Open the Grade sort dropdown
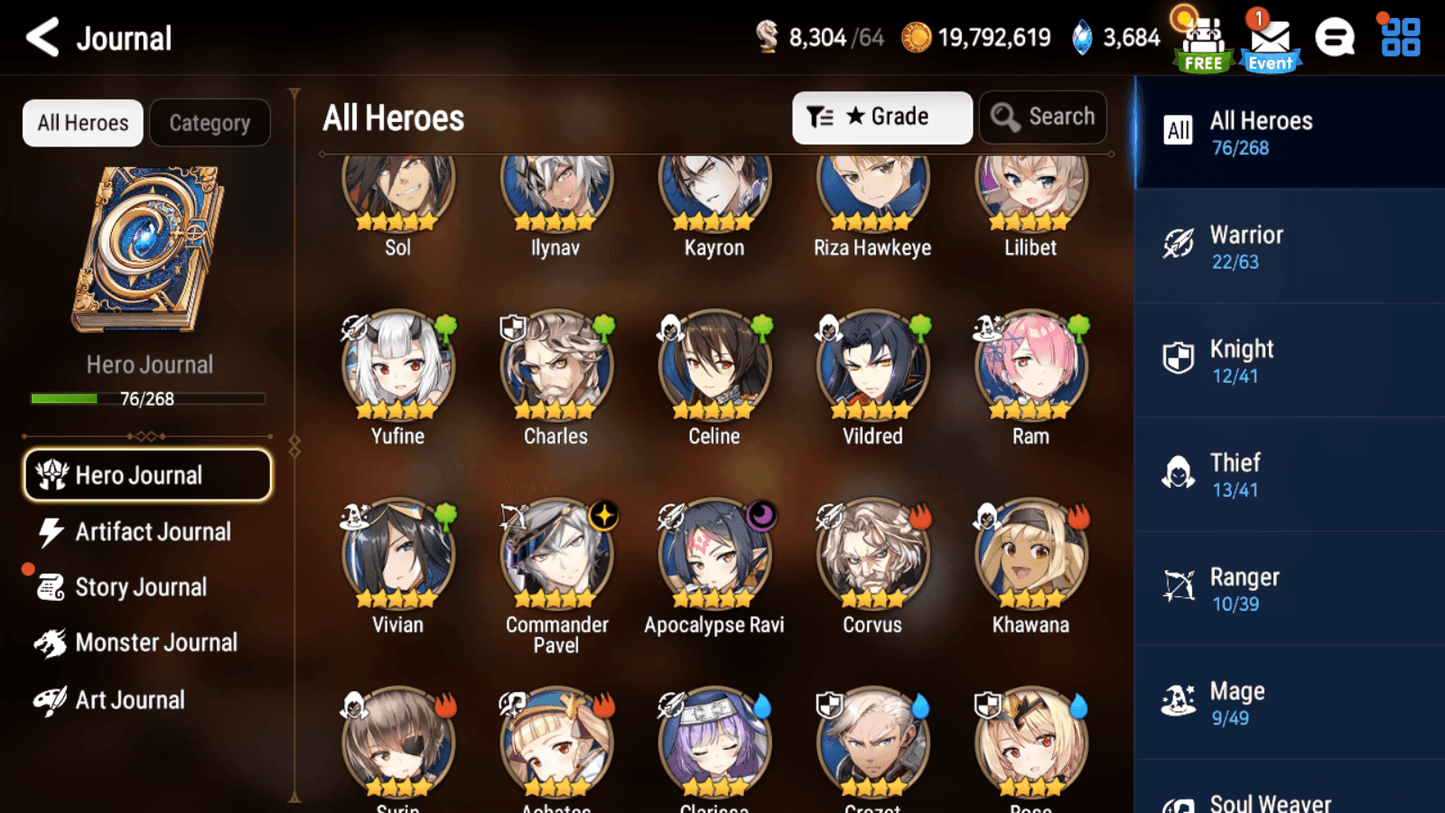Viewport: 1445px width, 813px height. click(x=881, y=117)
